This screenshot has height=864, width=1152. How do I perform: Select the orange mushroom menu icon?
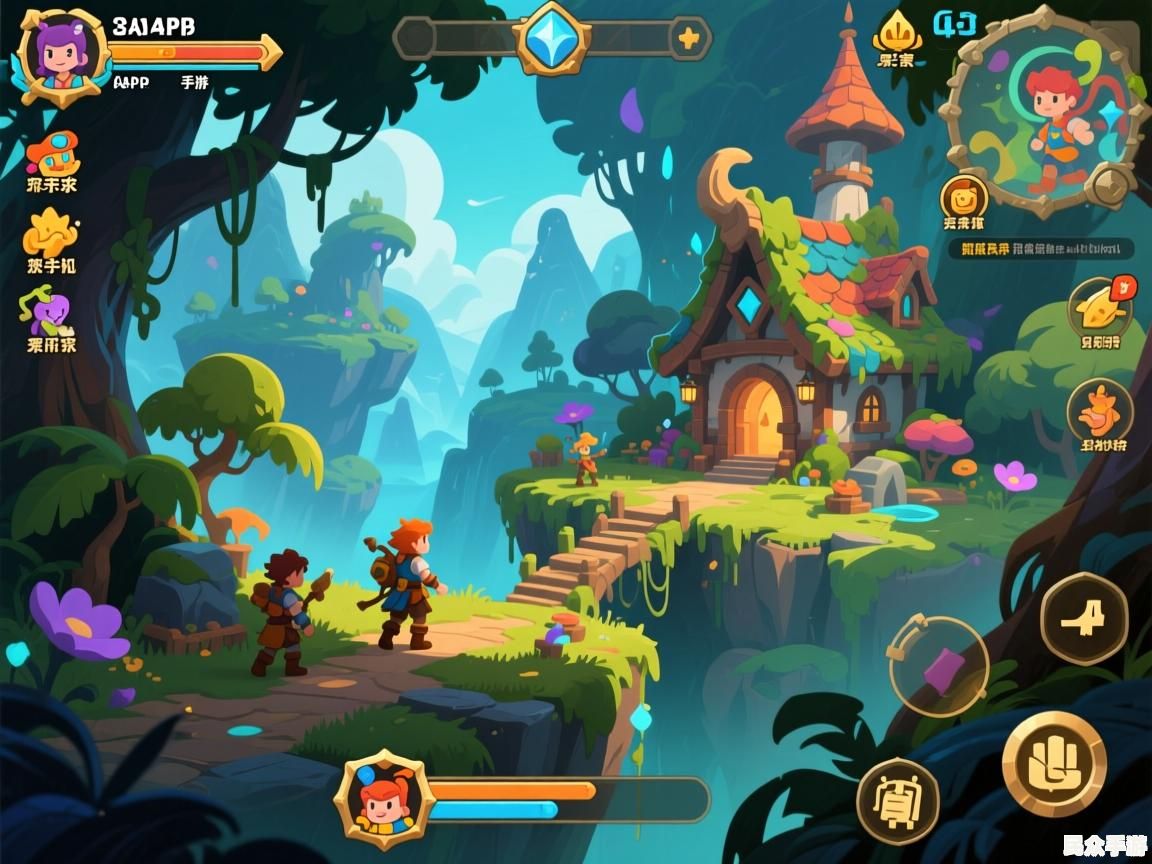point(52,153)
